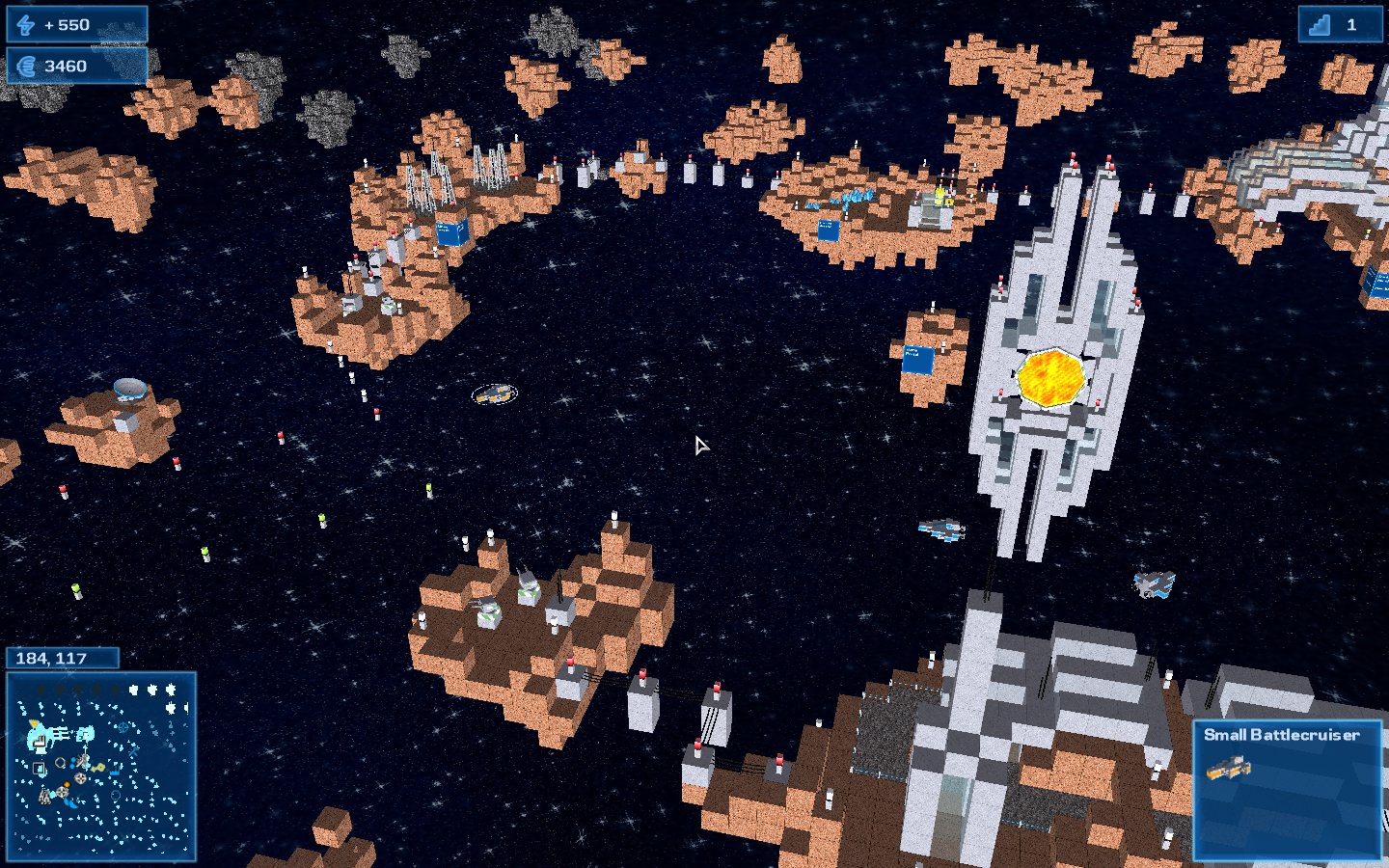The width and height of the screenshot is (1389, 868).
Task: Select the Small Battlecruiser info panel
Action: tap(1287, 789)
